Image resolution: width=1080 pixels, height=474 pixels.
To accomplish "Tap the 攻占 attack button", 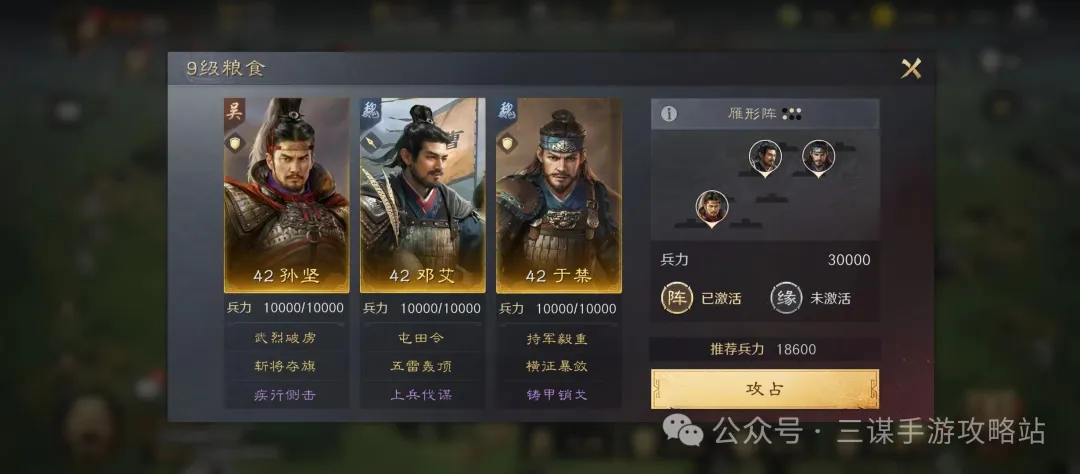I will coord(765,388).
